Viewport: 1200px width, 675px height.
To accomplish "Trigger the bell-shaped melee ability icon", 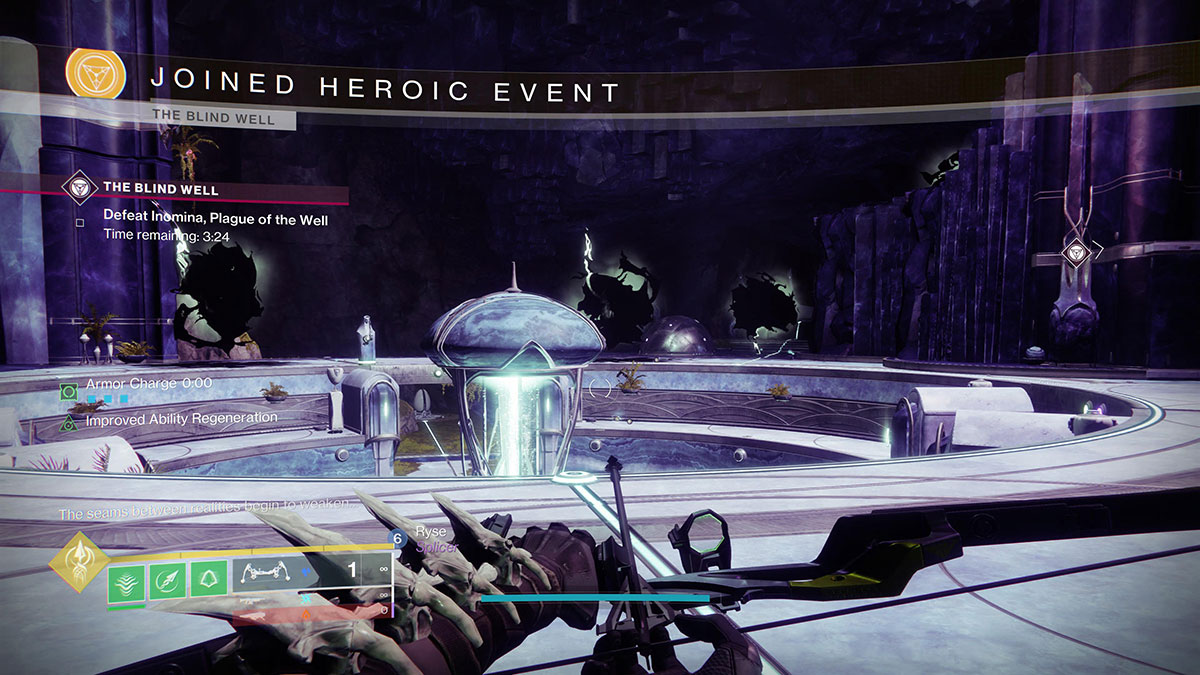I will (207, 580).
